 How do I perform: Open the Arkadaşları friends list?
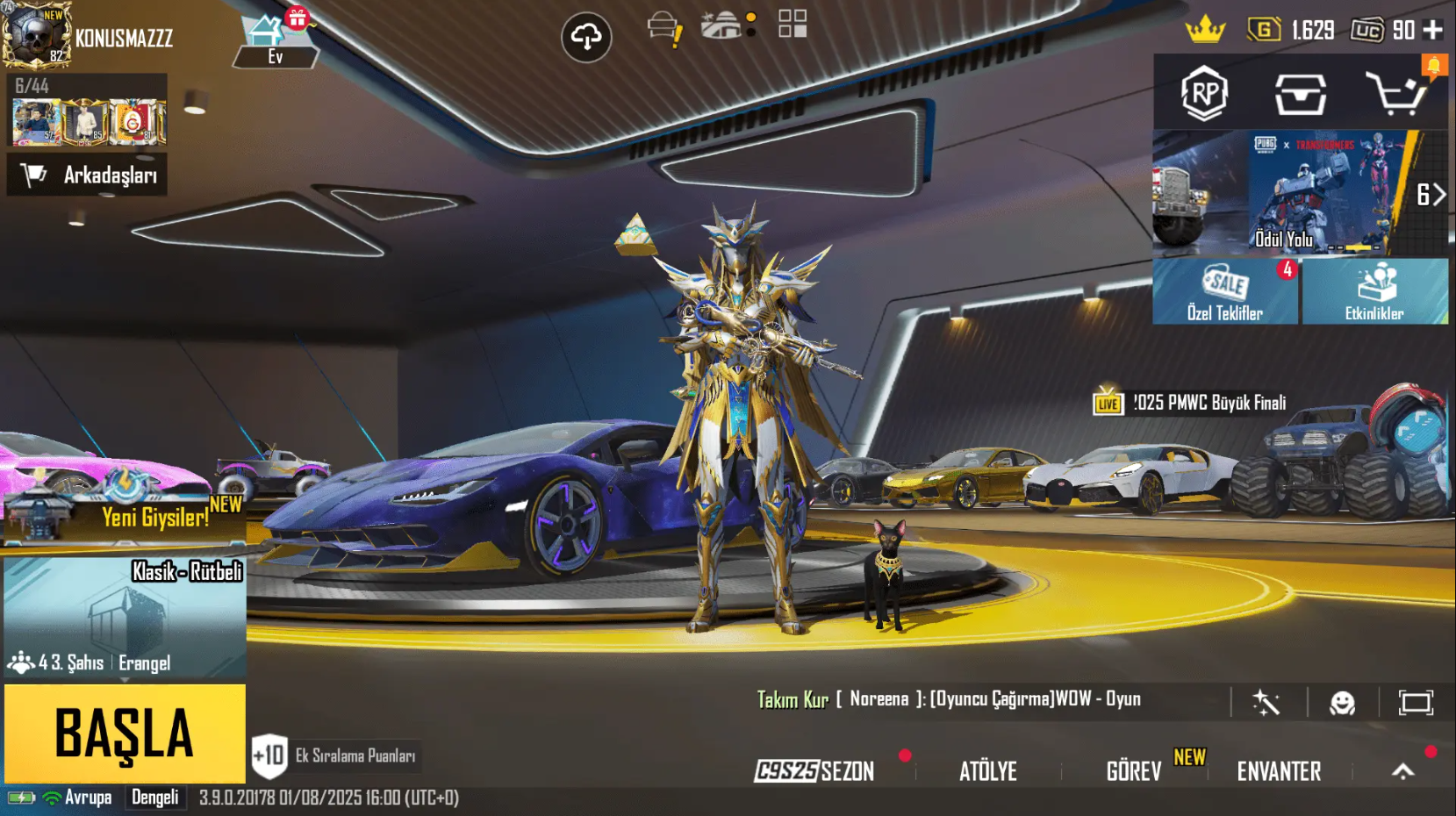coord(88,175)
